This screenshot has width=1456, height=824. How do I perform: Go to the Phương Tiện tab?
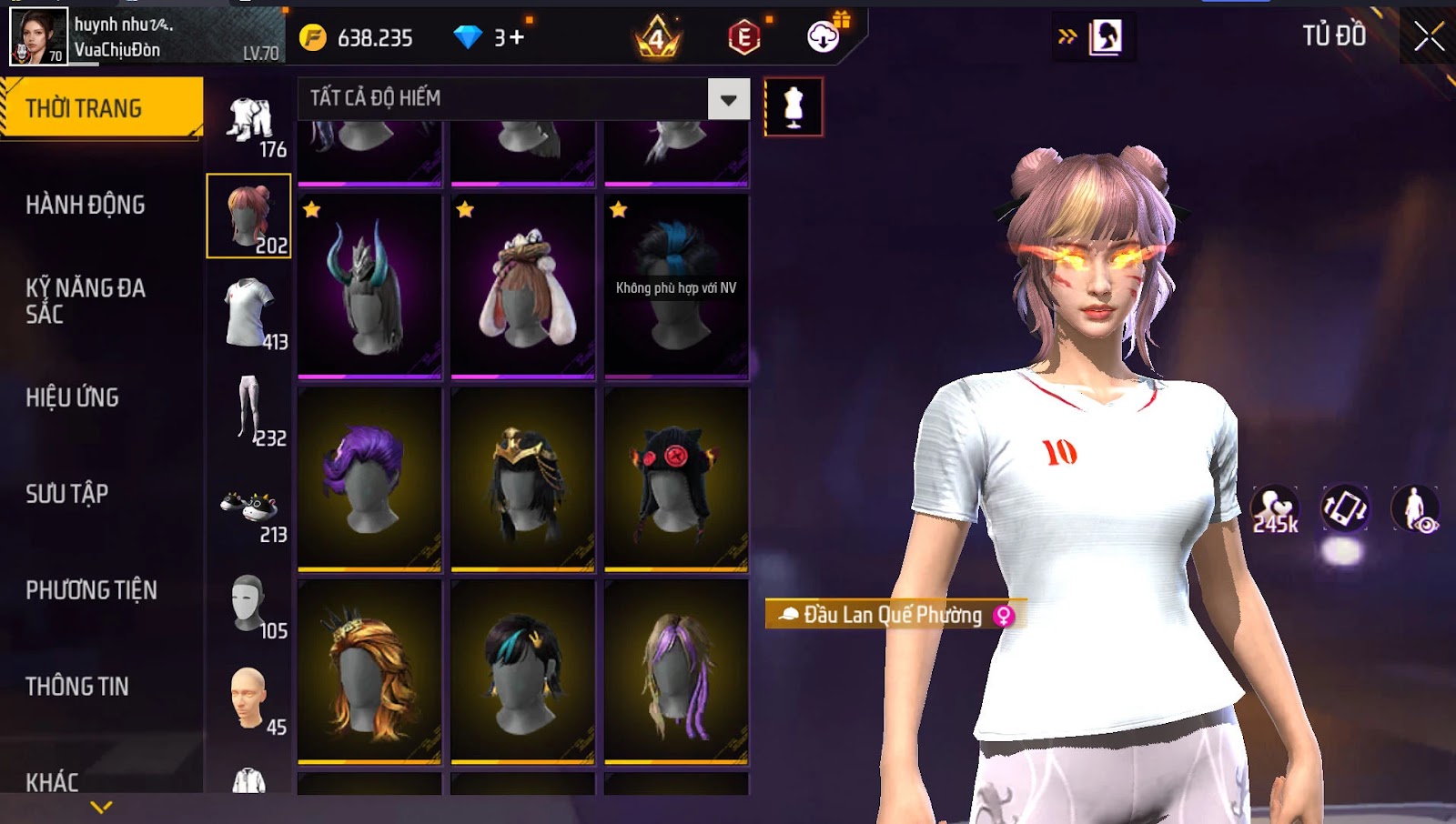click(91, 590)
